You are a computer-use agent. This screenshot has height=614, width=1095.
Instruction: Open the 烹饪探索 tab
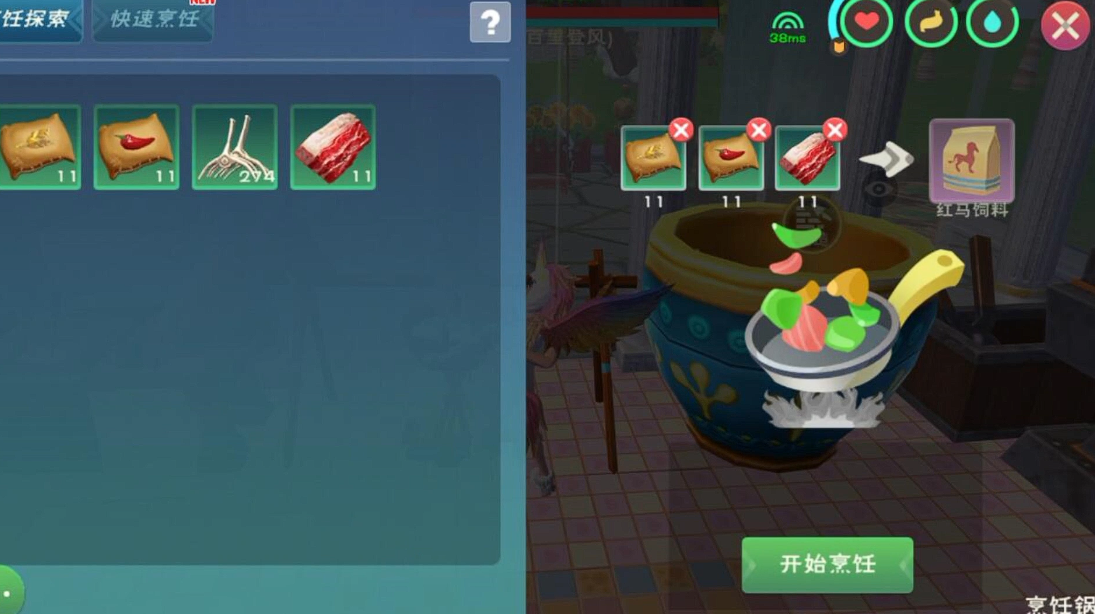pos(38,20)
